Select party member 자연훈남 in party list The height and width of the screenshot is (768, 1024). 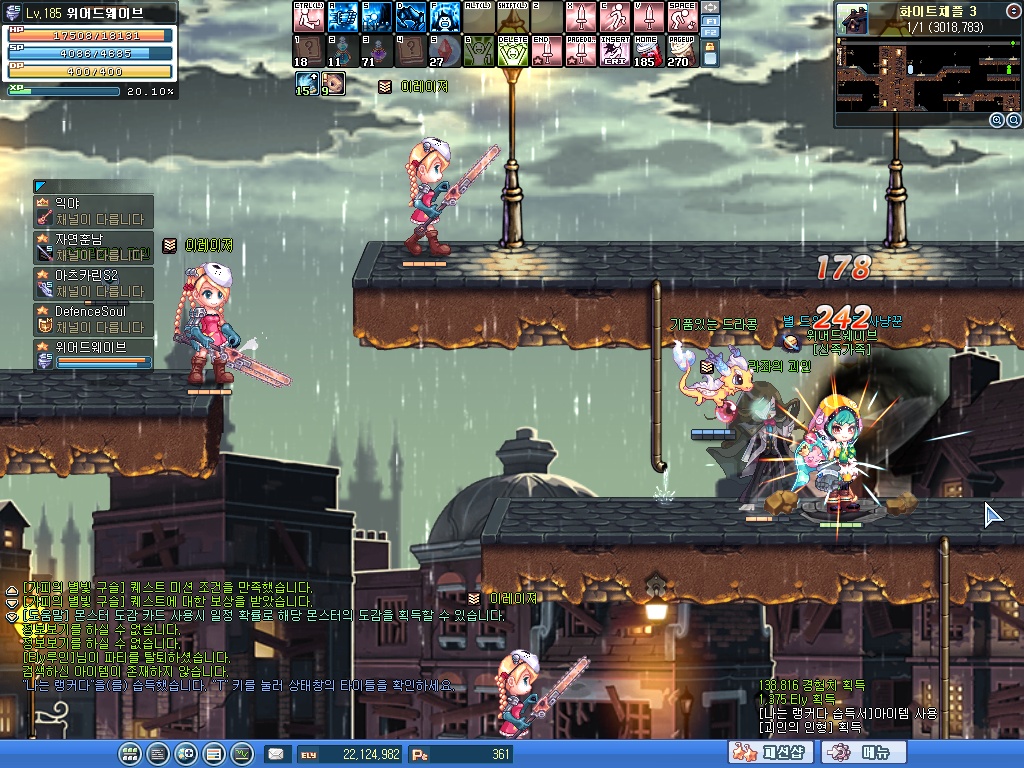pos(94,246)
